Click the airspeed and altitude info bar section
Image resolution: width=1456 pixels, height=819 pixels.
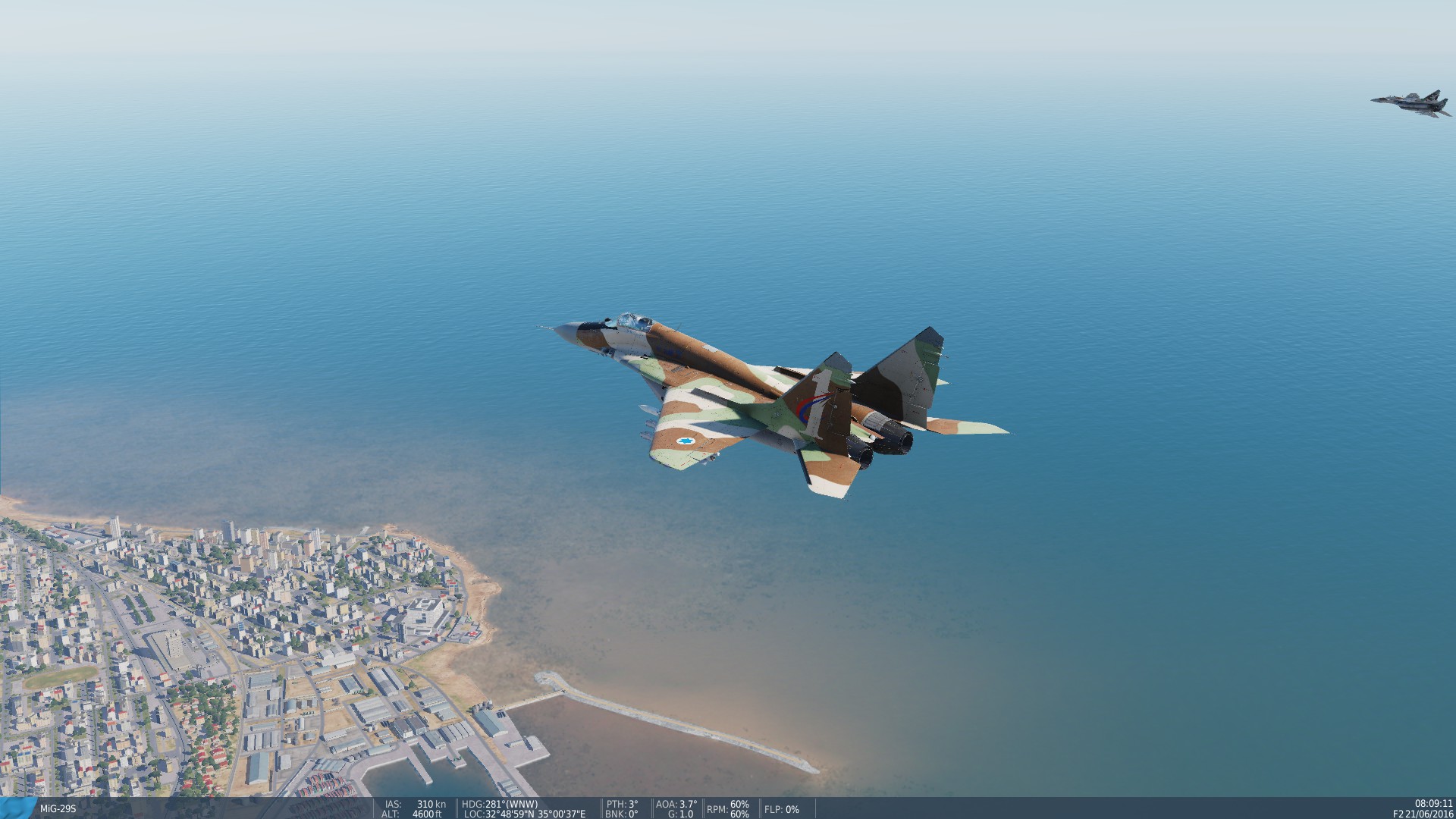[413, 809]
